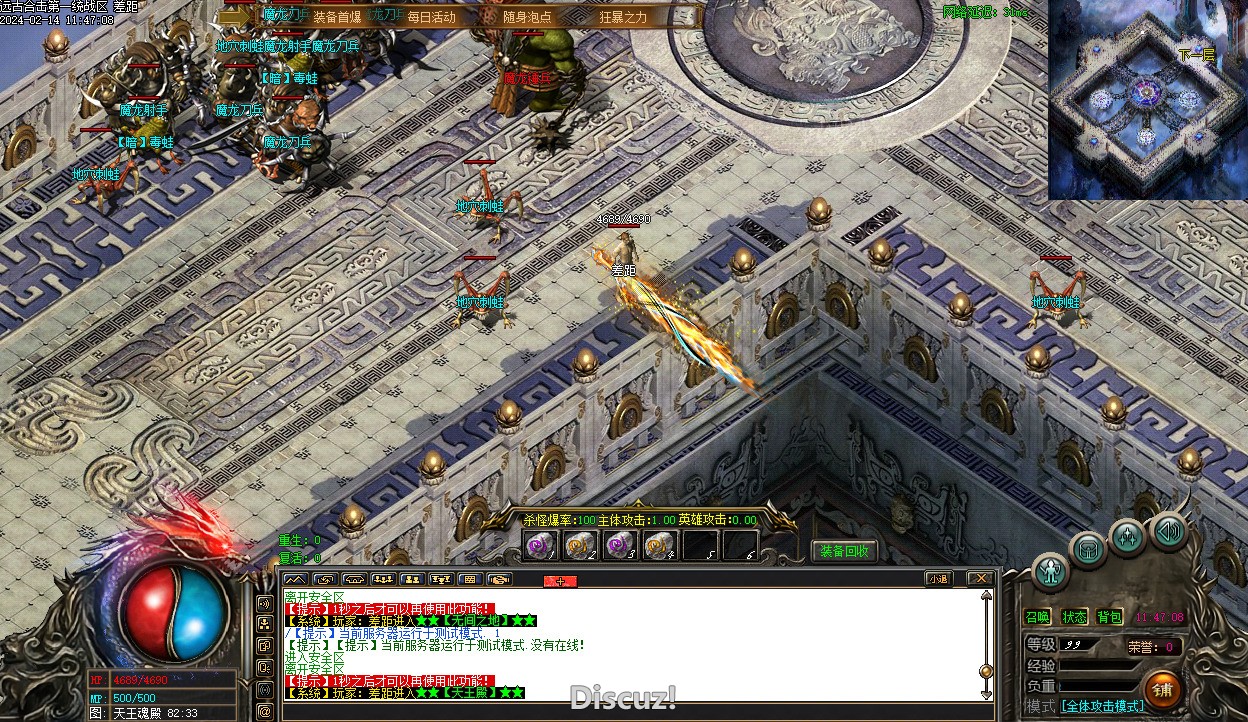Open the round character figure icon
The width and height of the screenshot is (1248, 722).
coord(1050,571)
